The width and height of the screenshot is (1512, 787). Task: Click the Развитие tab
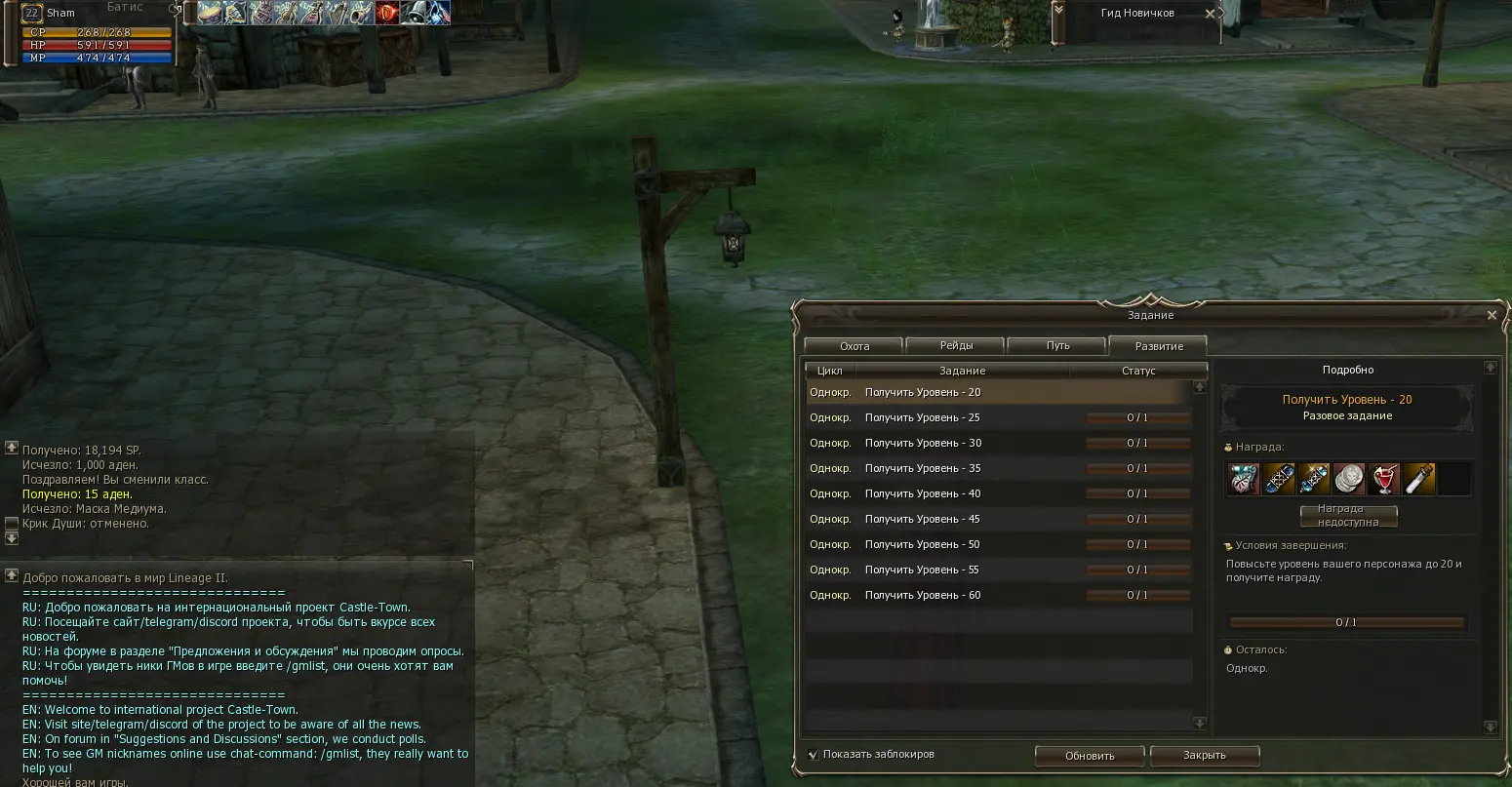click(1159, 346)
